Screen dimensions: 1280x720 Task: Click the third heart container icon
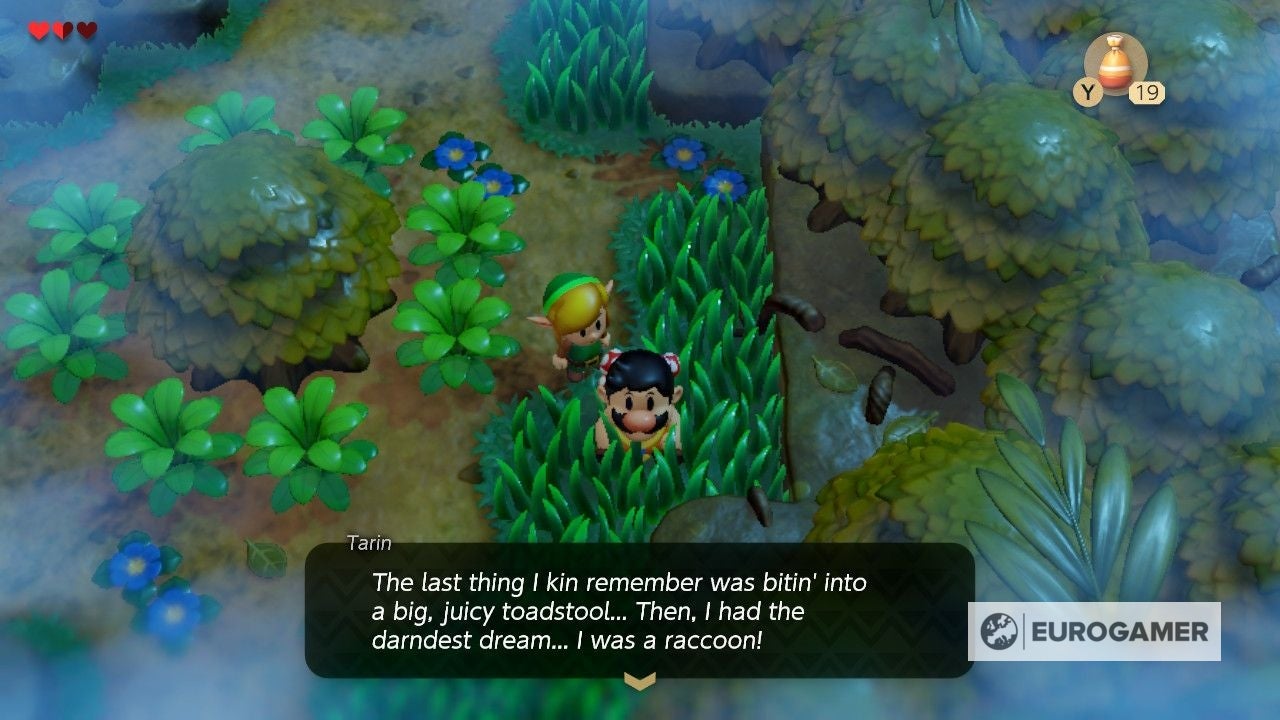(x=88, y=31)
